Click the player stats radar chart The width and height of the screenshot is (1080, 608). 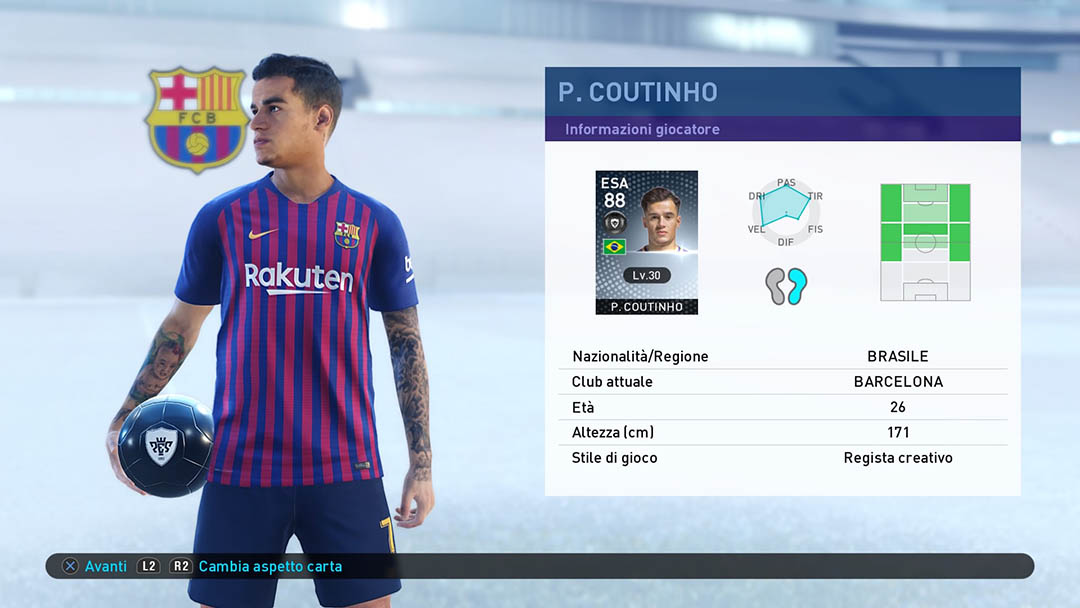(x=786, y=210)
